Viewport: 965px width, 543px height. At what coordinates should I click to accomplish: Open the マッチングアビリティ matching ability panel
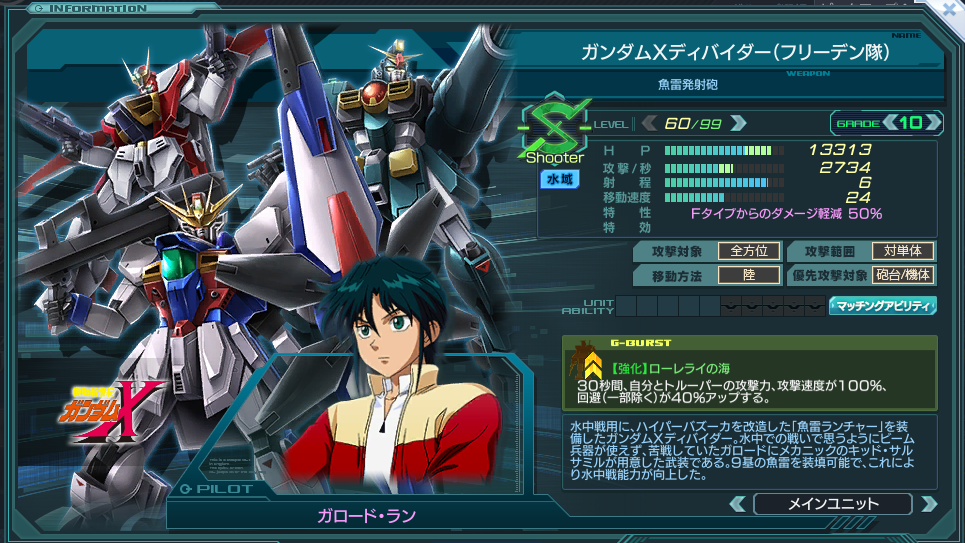pyautogui.click(x=882, y=306)
